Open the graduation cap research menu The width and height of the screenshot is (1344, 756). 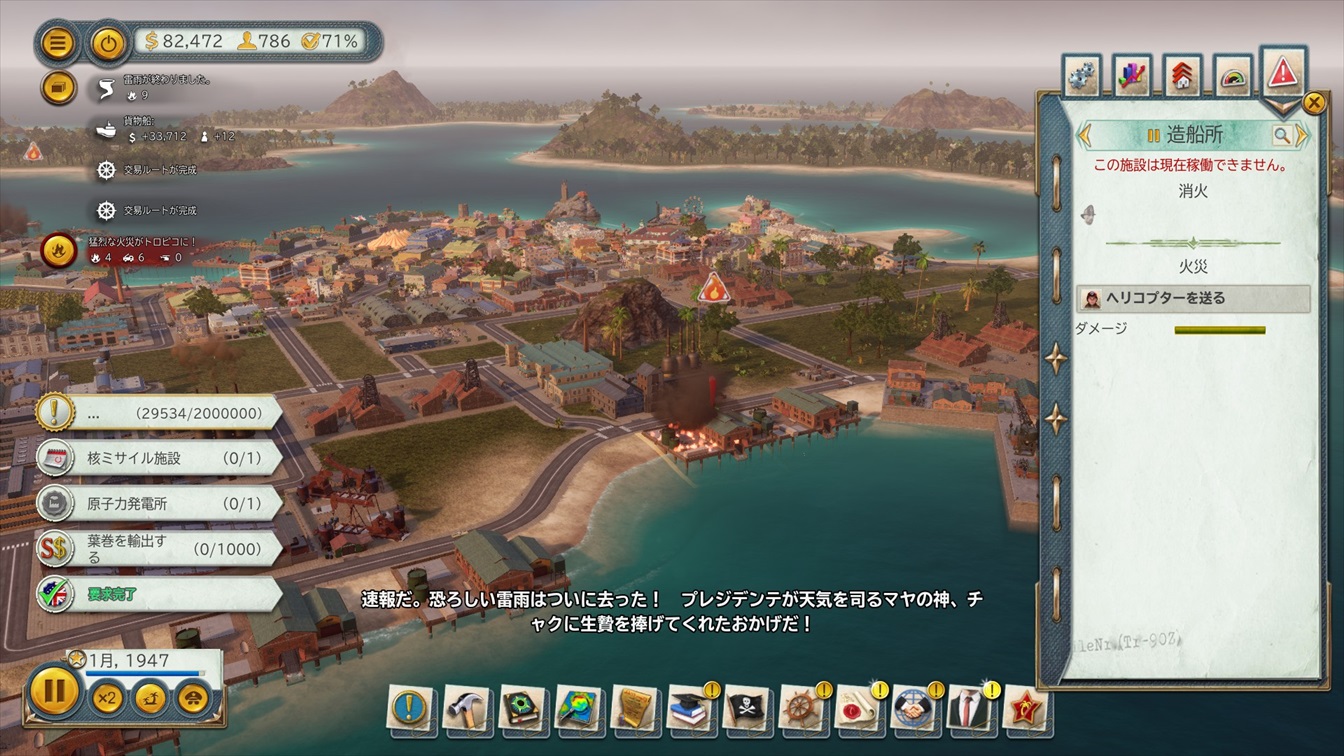(690, 706)
